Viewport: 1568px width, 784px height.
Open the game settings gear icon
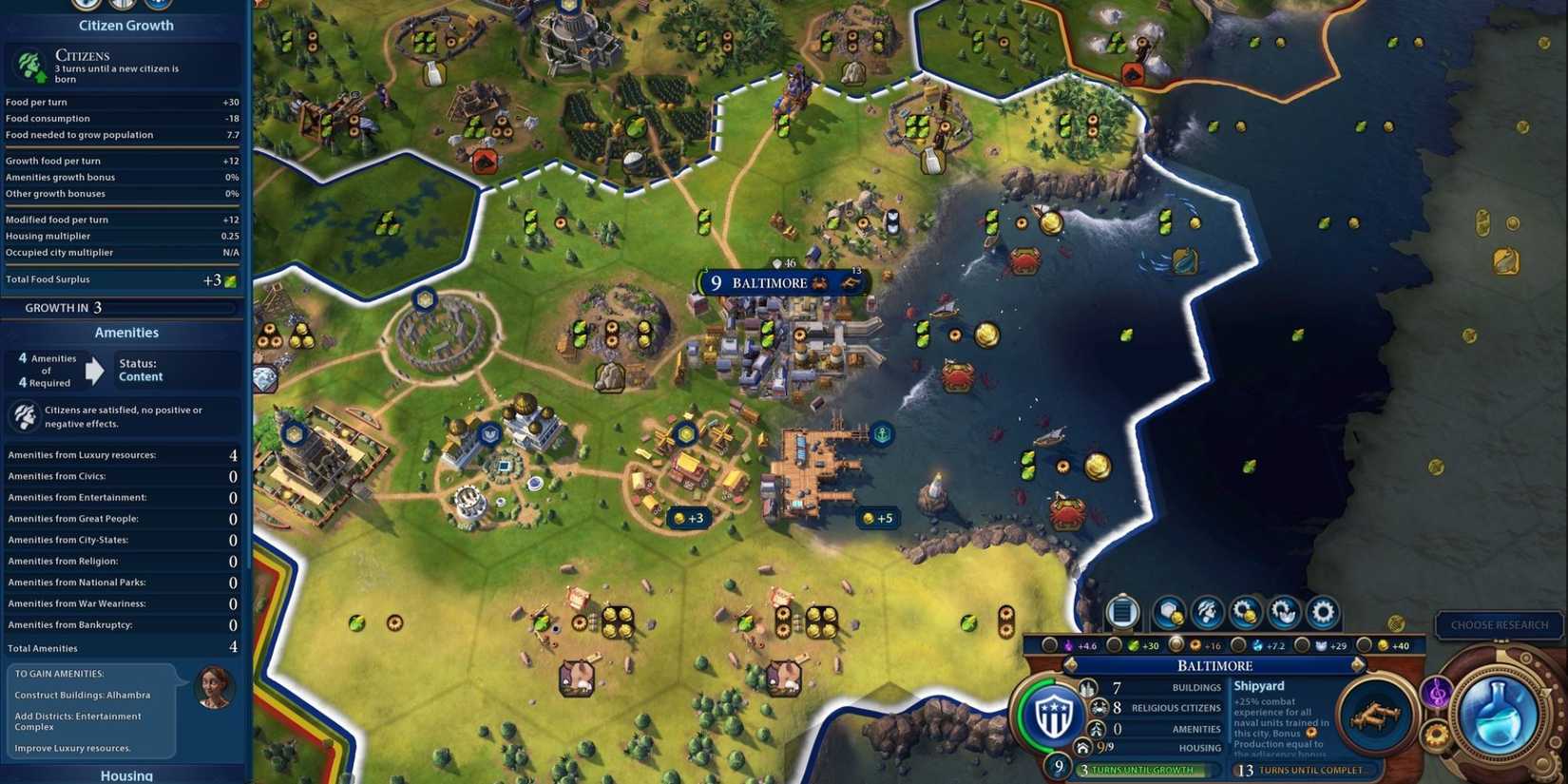[1323, 613]
